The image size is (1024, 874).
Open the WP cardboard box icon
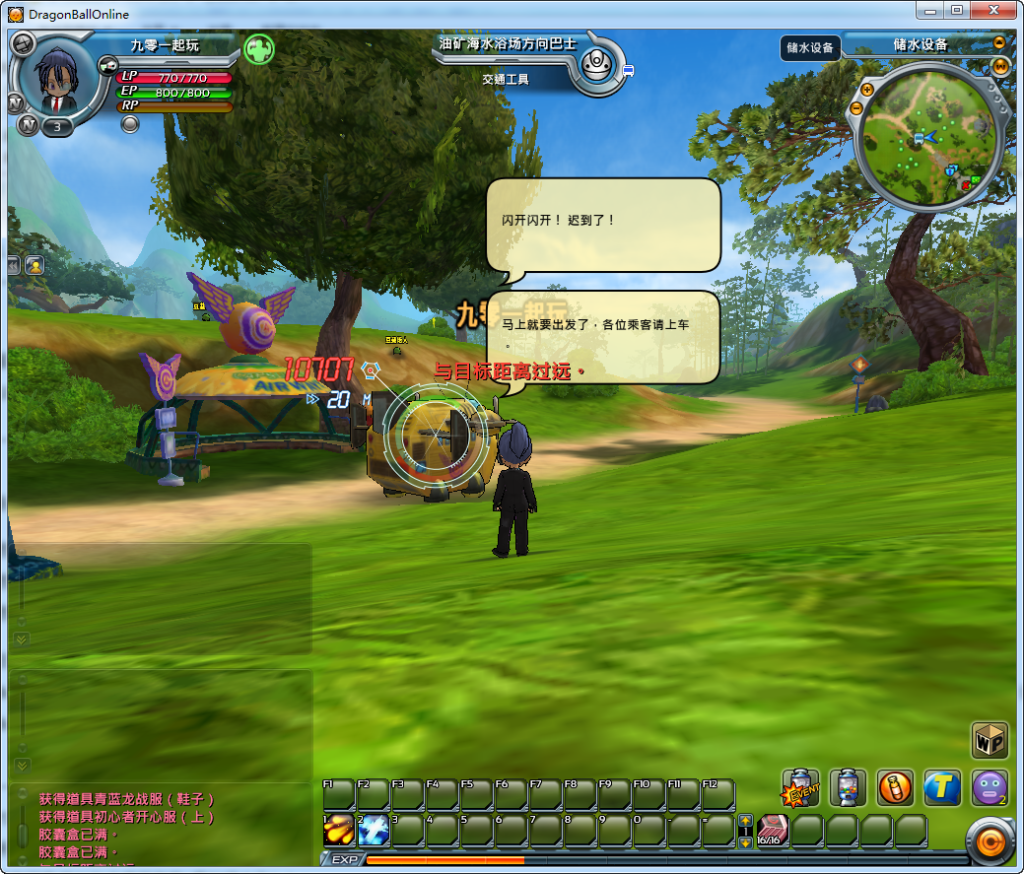(x=989, y=740)
